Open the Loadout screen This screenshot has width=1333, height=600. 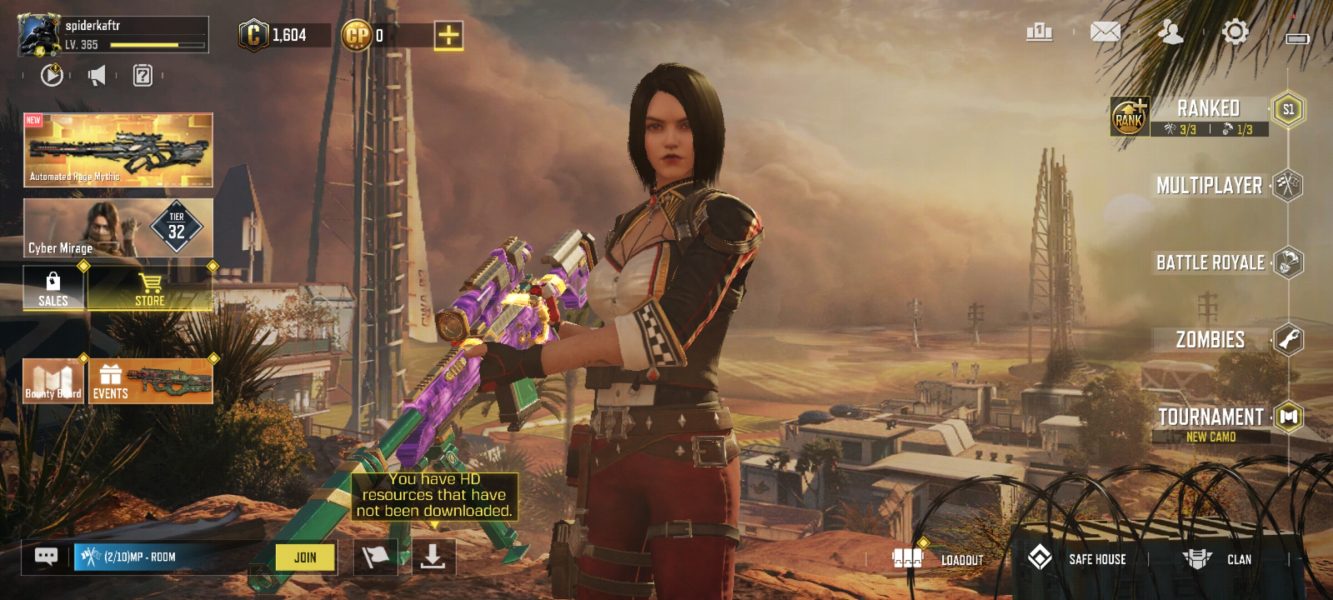click(x=939, y=559)
